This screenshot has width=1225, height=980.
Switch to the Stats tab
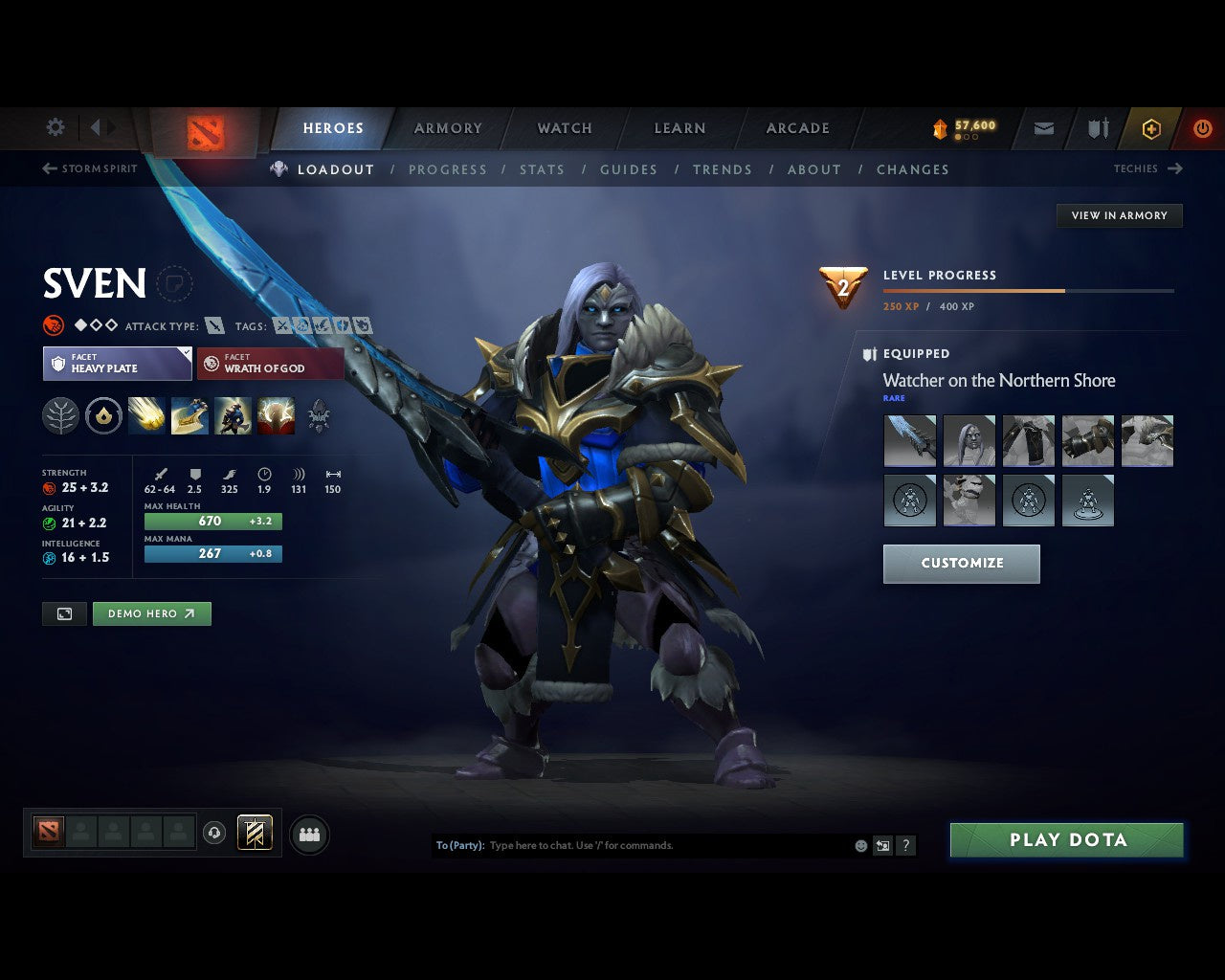pos(542,169)
